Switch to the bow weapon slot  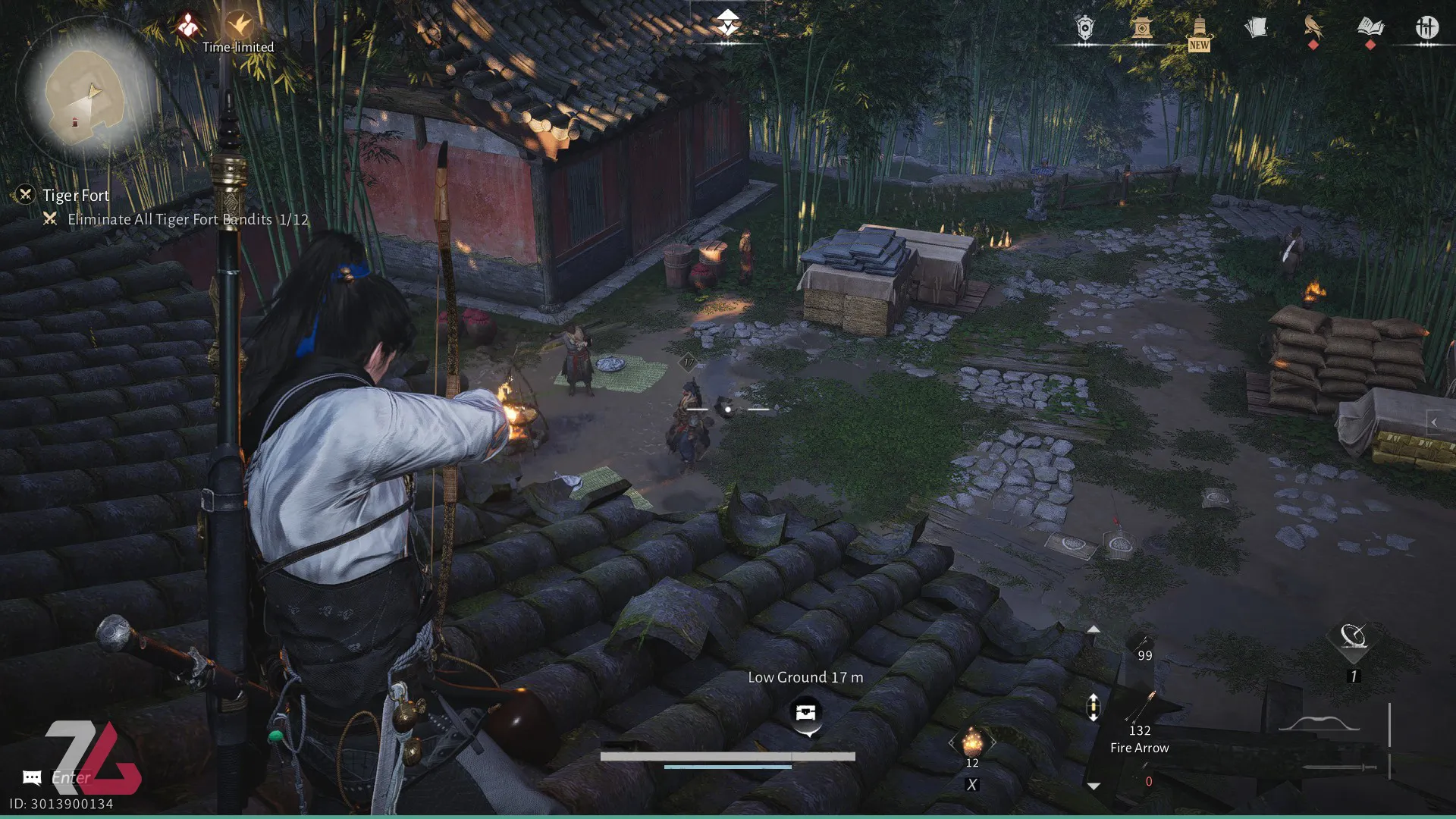coord(1319,724)
